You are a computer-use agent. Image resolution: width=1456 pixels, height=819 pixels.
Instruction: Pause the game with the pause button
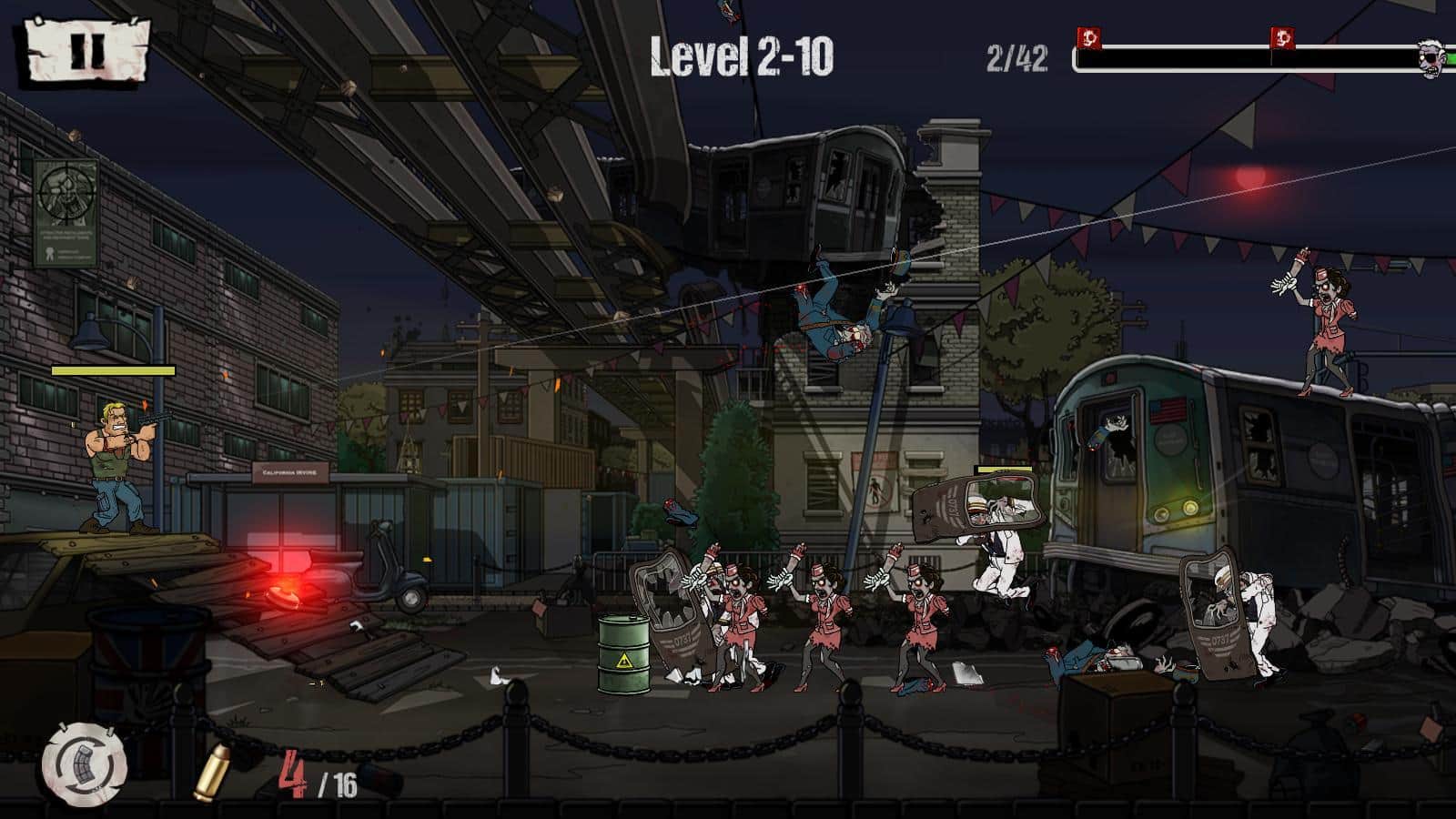86,50
